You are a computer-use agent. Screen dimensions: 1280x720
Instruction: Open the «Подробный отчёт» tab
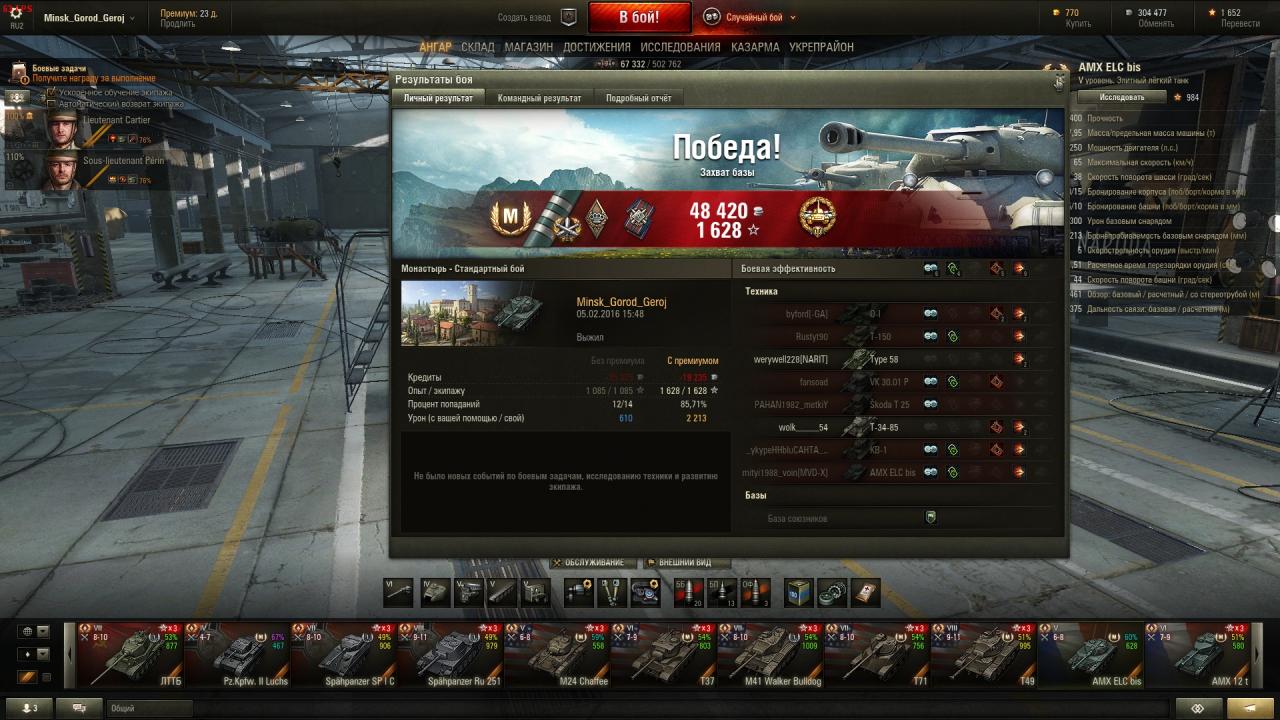click(638, 98)
